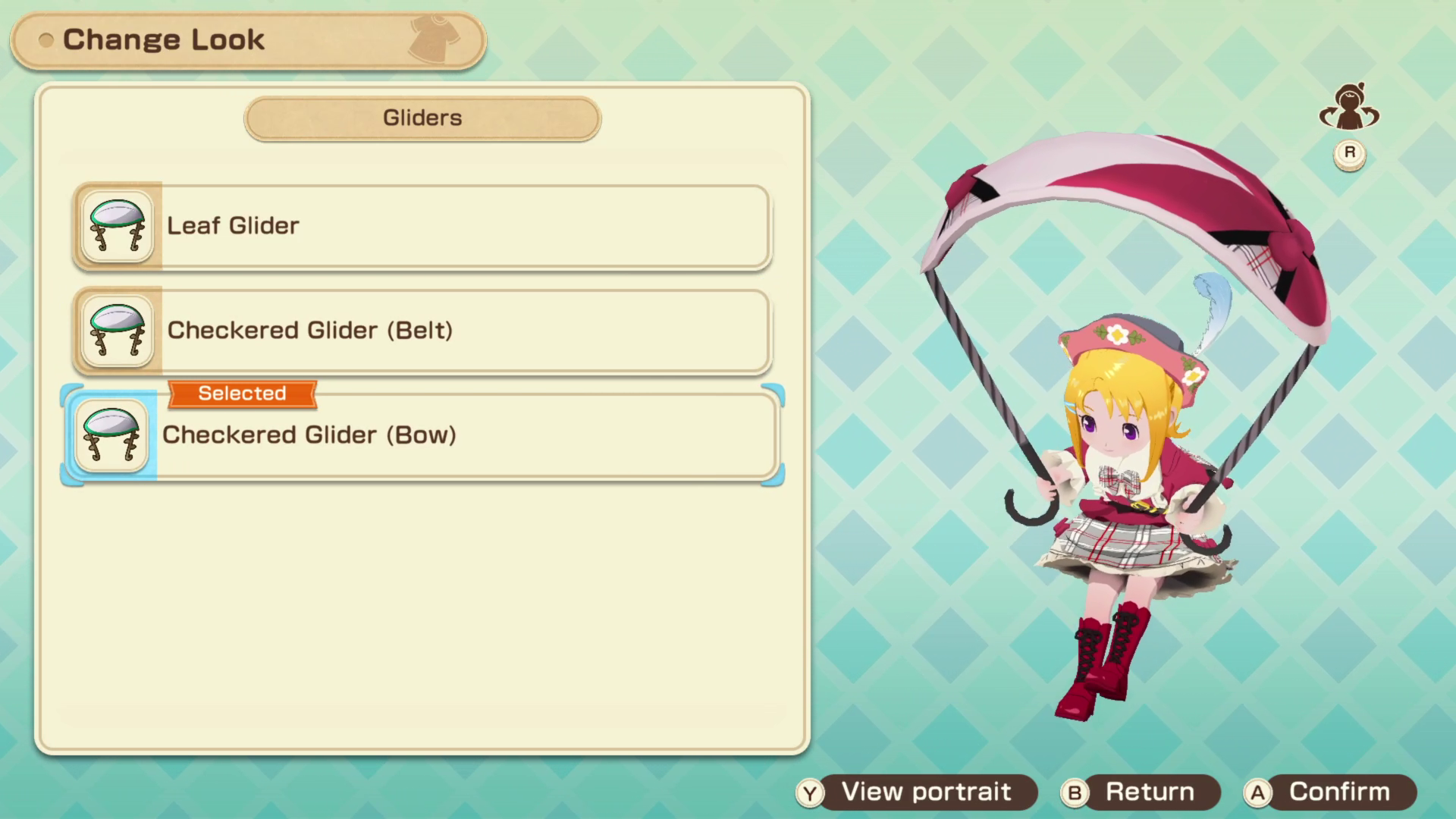Image resolution: width=1456 pixels, height=819 pixels.
Task: Go back with the Return button
Action: [x=1139, y=792]
